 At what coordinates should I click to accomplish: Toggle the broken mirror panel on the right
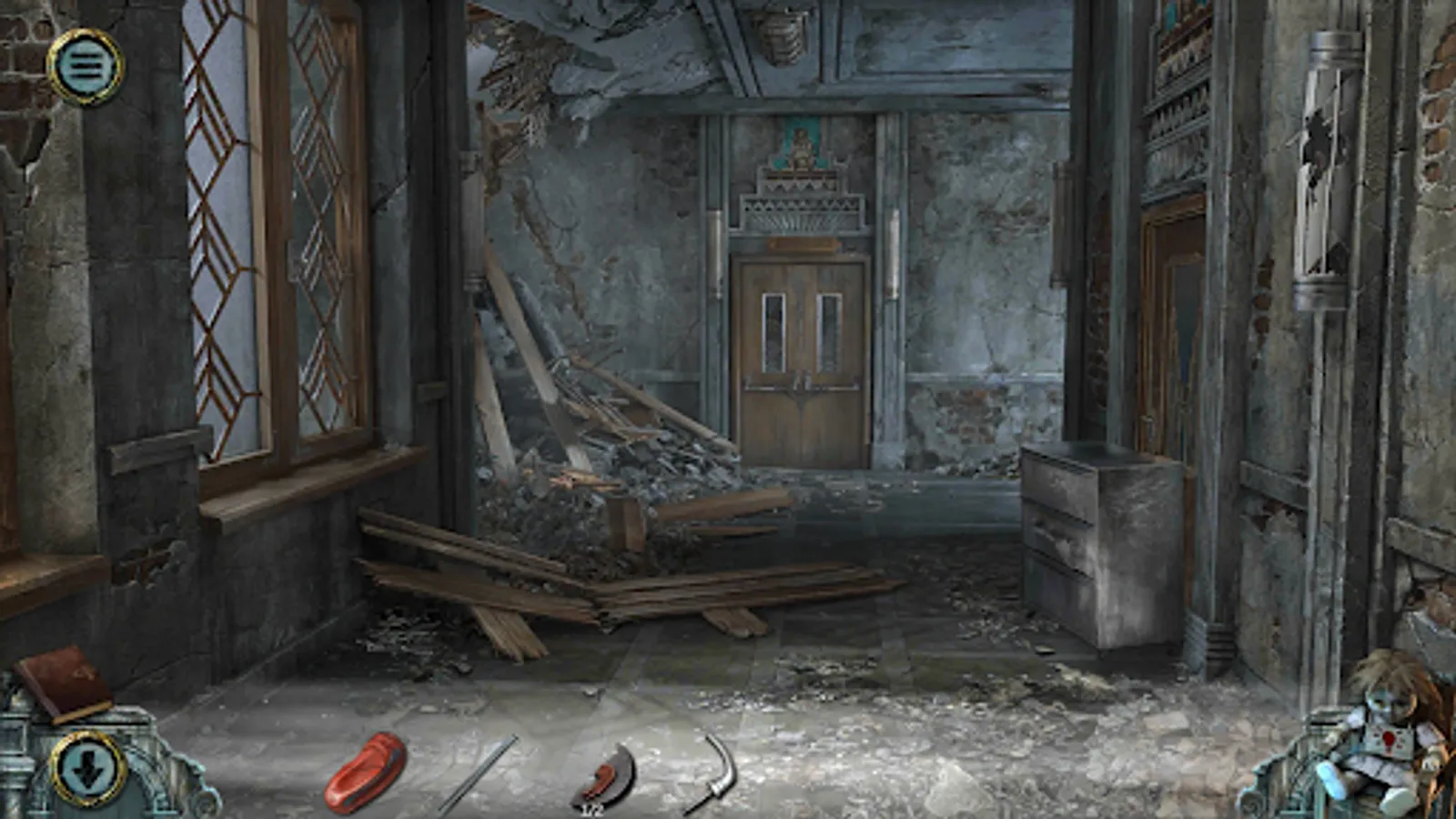tap(1318, 155)
